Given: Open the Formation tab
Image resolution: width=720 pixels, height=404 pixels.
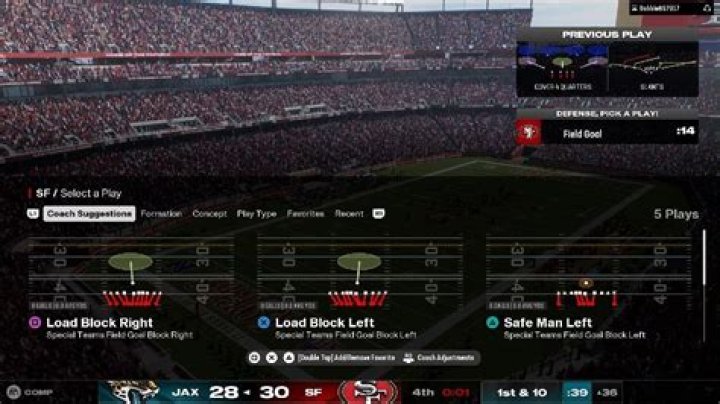Looking at the screenshot, I should [161, 214].
